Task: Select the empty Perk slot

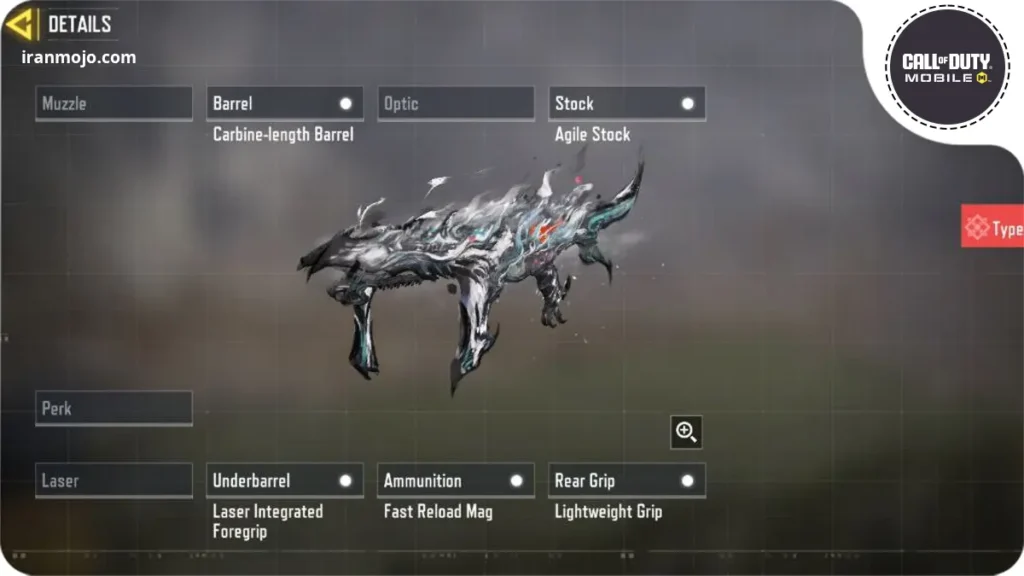Action: tap(114, 409)
